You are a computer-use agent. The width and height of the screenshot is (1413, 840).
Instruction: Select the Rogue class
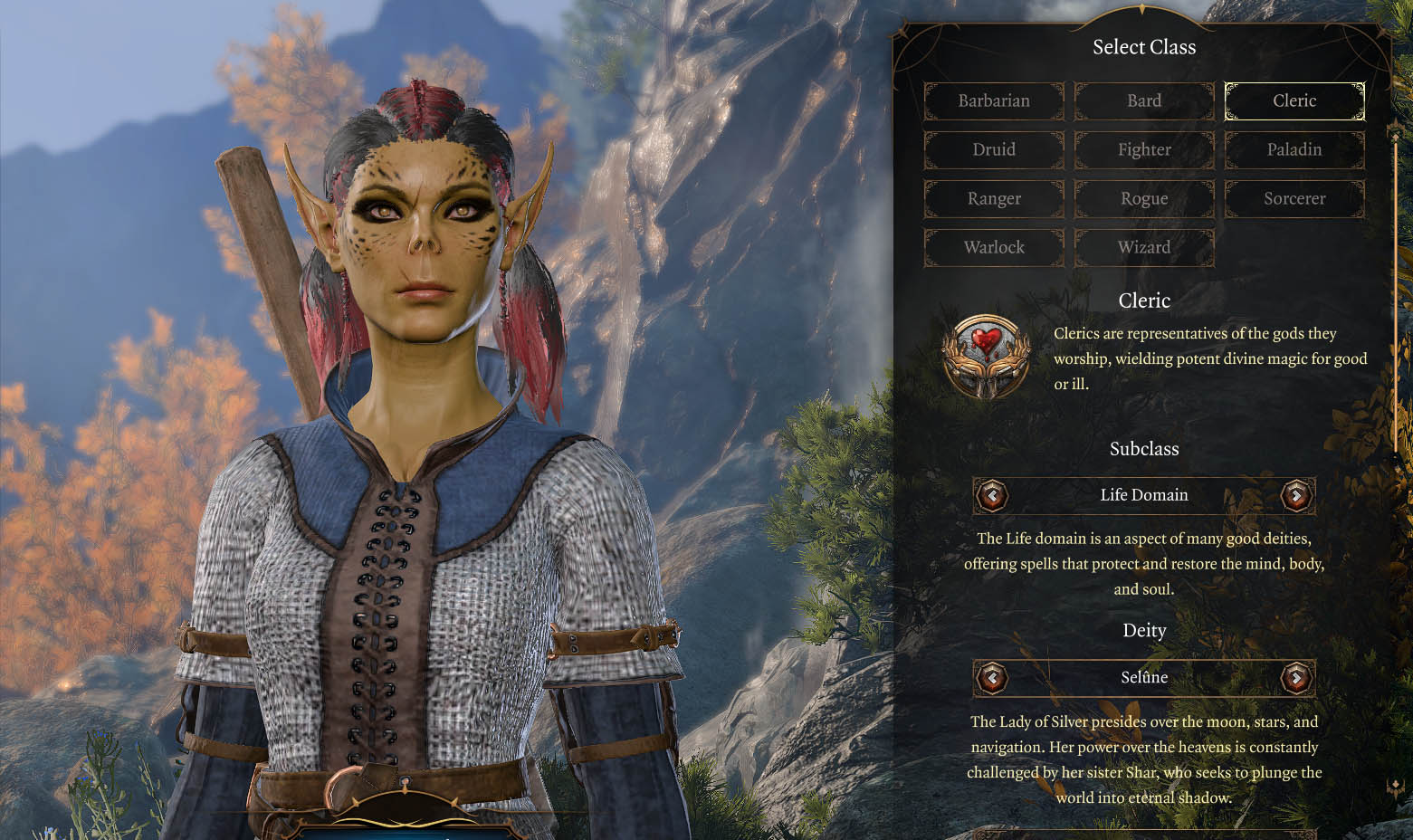click(x=1144, y=198)
